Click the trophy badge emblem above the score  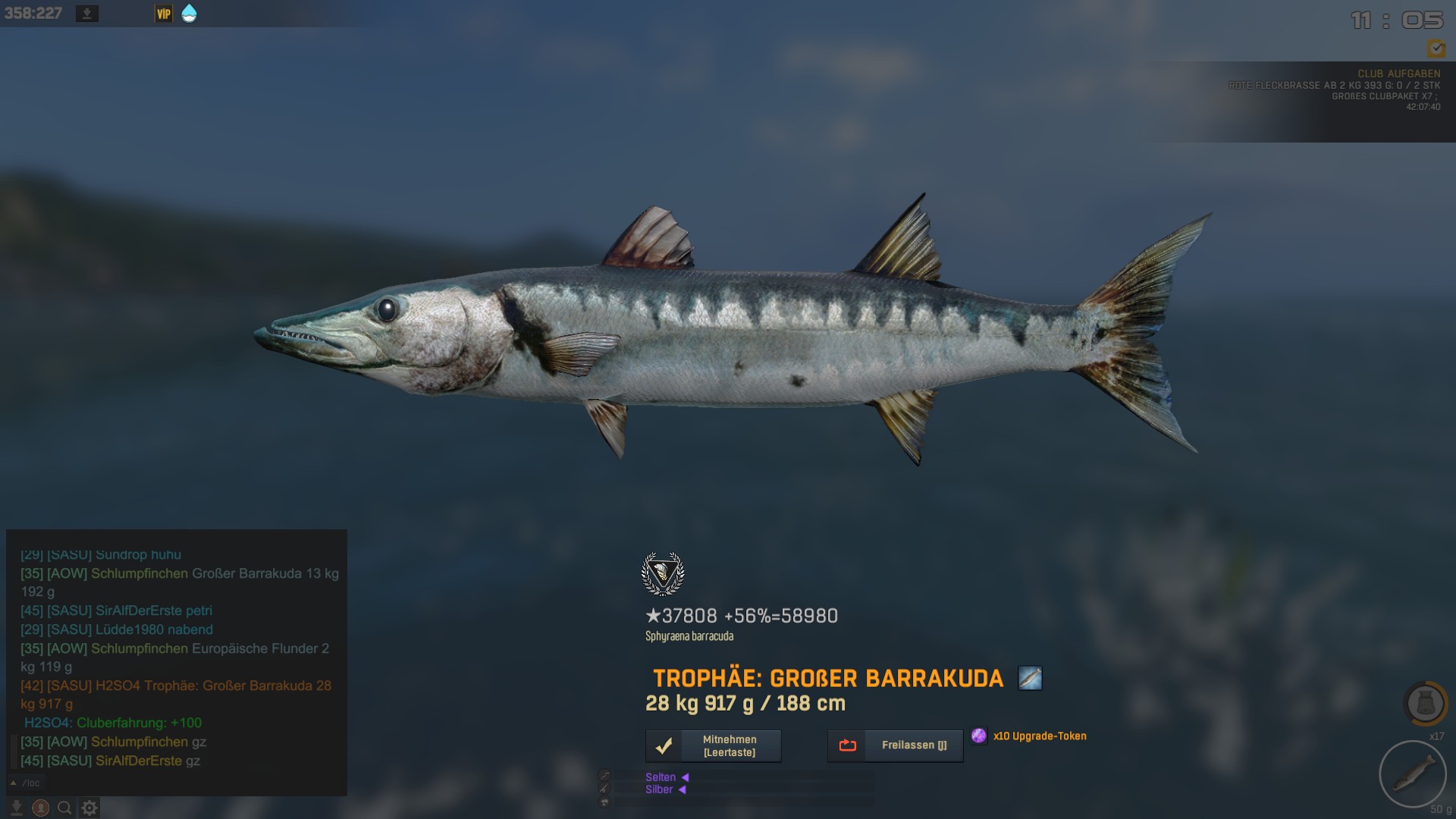click(663, 574)
